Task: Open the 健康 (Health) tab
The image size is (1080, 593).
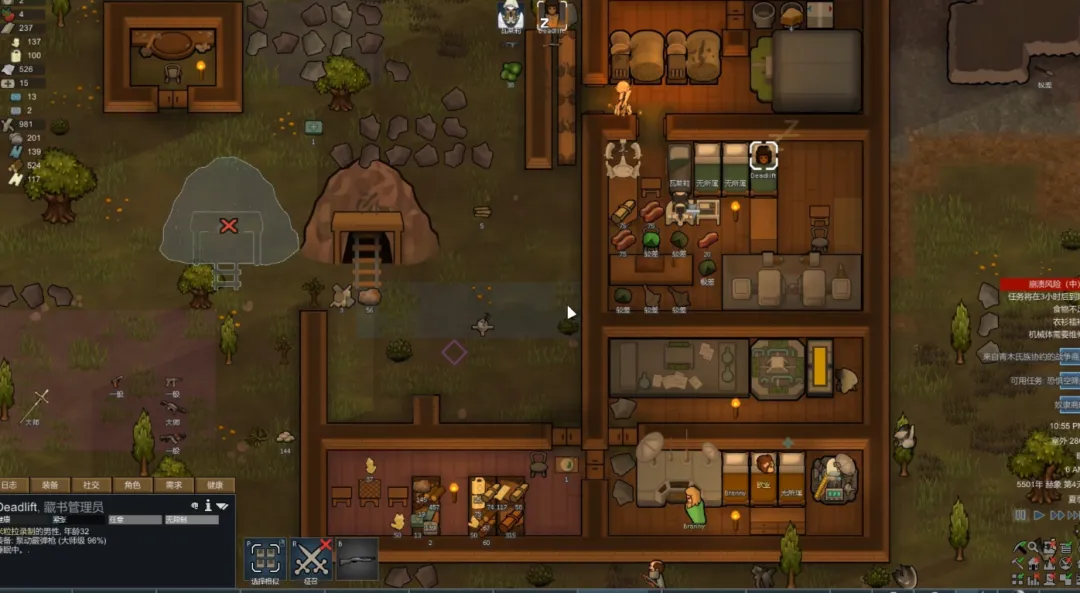Action: [215, 485]
